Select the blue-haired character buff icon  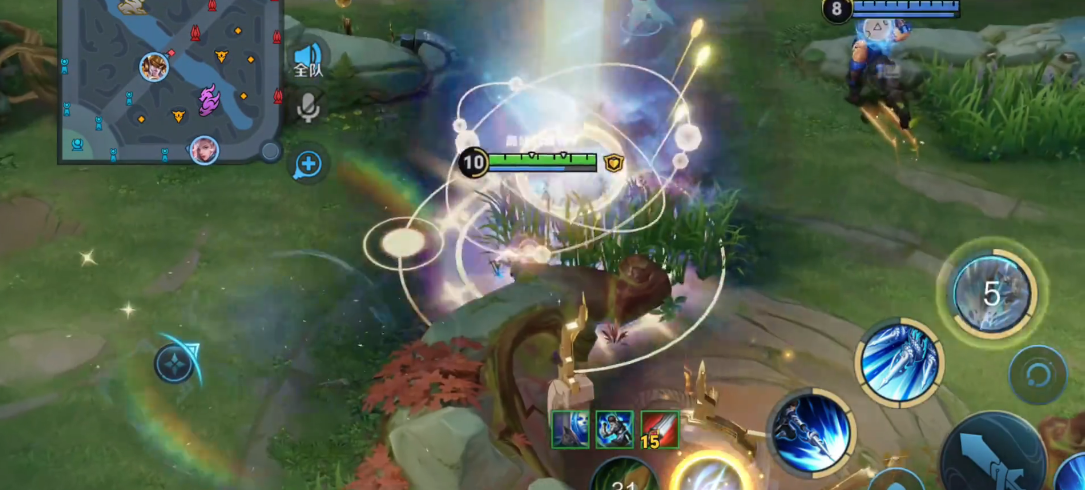click(569, 430)
